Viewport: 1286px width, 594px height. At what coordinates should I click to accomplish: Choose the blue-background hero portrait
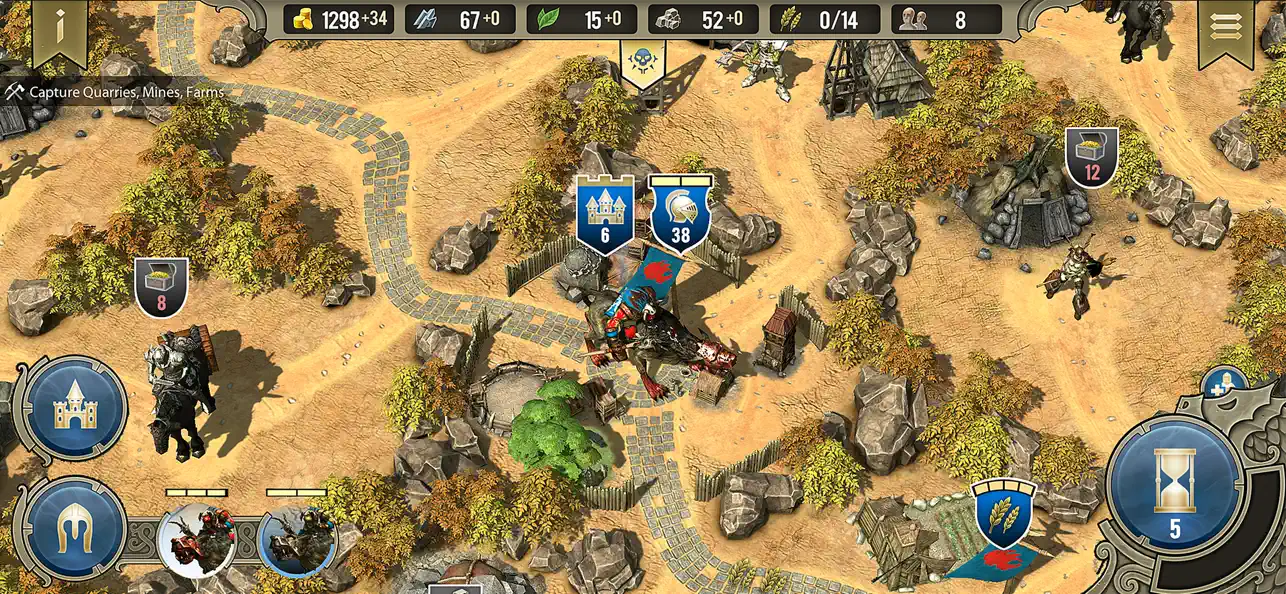[x=296, y=541]
